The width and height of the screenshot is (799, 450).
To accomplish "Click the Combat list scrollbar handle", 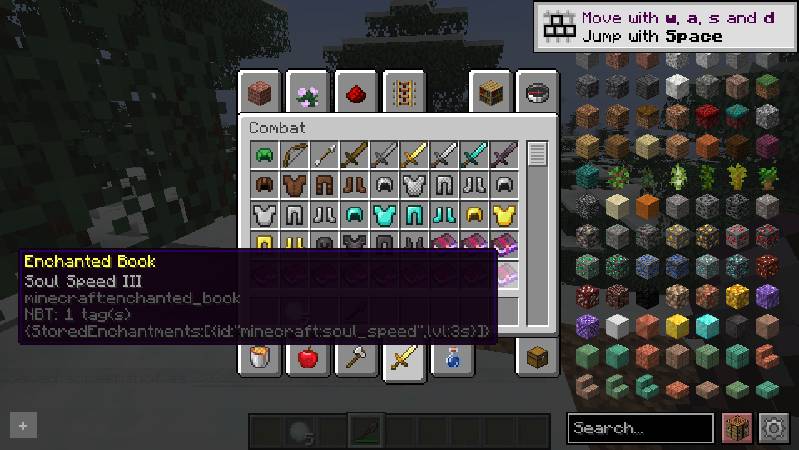I will 538,154.
